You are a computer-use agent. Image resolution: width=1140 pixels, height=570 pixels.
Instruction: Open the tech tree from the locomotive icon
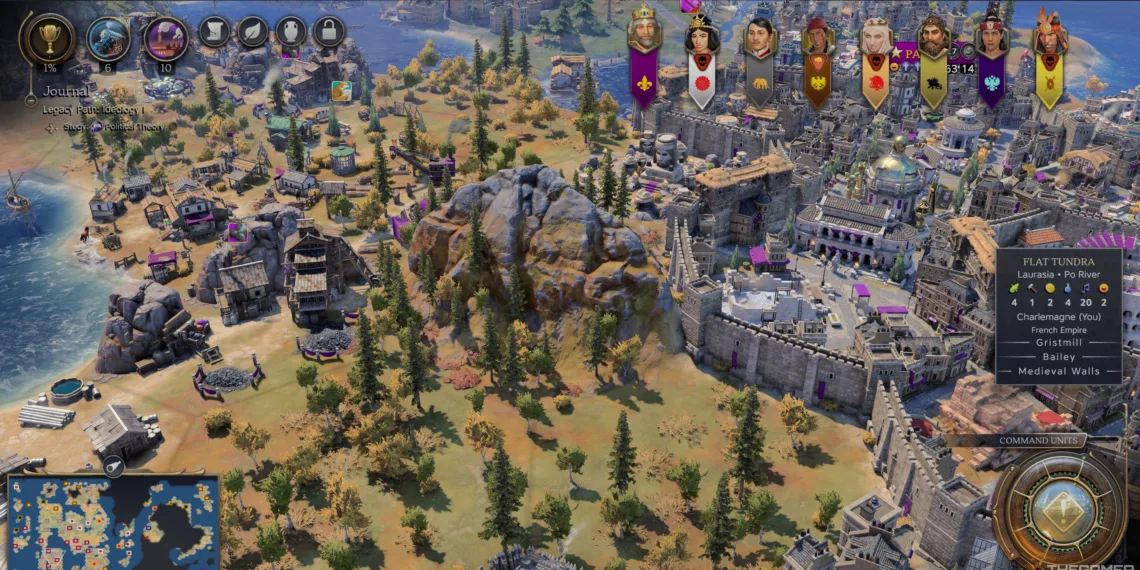click(107, 39)
